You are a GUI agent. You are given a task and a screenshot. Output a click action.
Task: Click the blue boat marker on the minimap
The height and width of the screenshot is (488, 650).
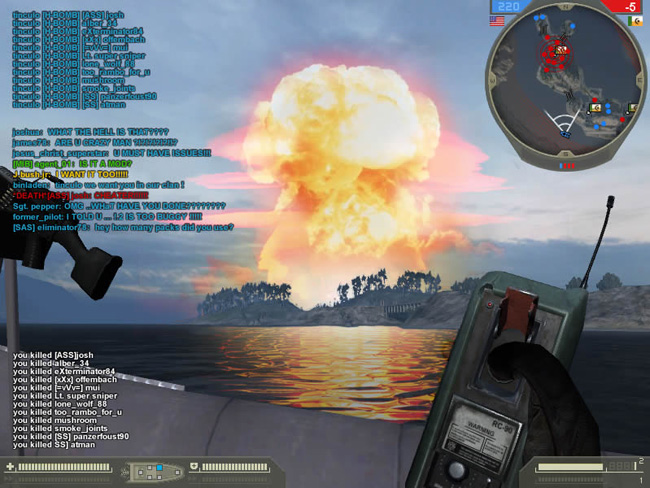[x=566, y=132]
